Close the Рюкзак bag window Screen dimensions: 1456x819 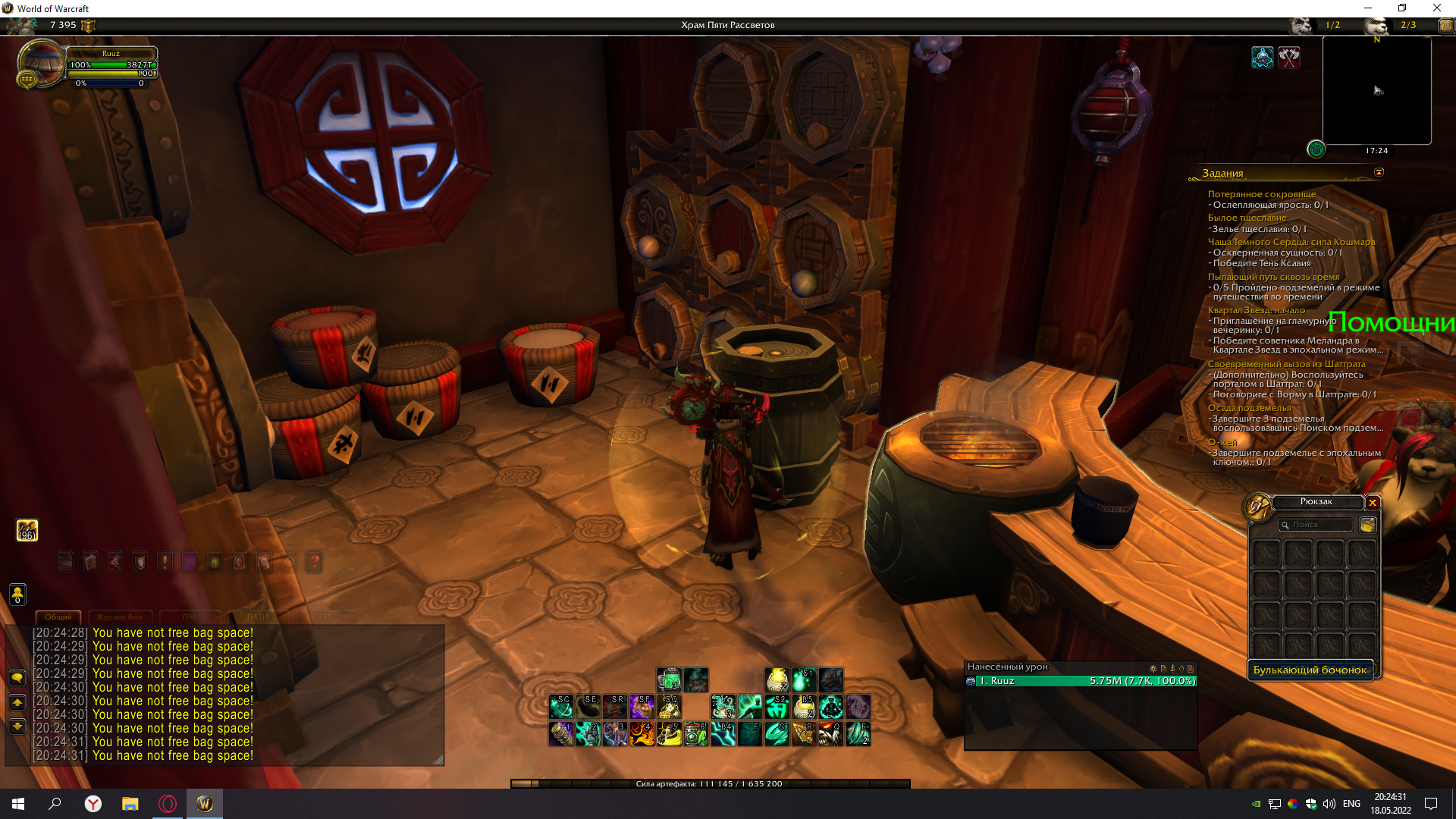click(1373, 503)
